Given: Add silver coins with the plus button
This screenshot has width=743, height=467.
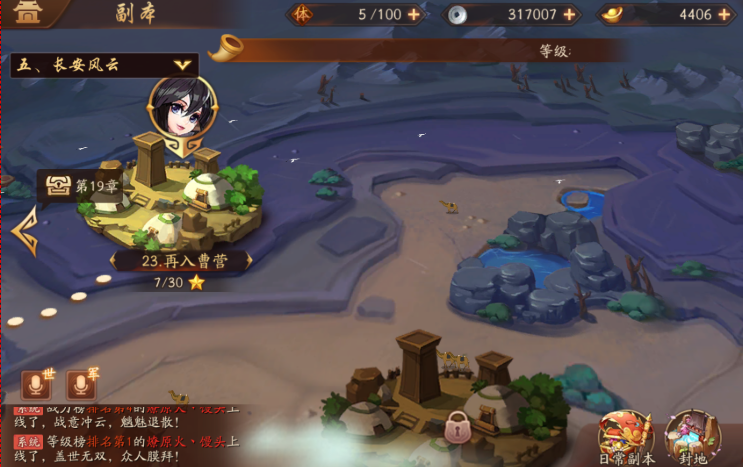Looking at the screenshot, I should pos(570,15).
